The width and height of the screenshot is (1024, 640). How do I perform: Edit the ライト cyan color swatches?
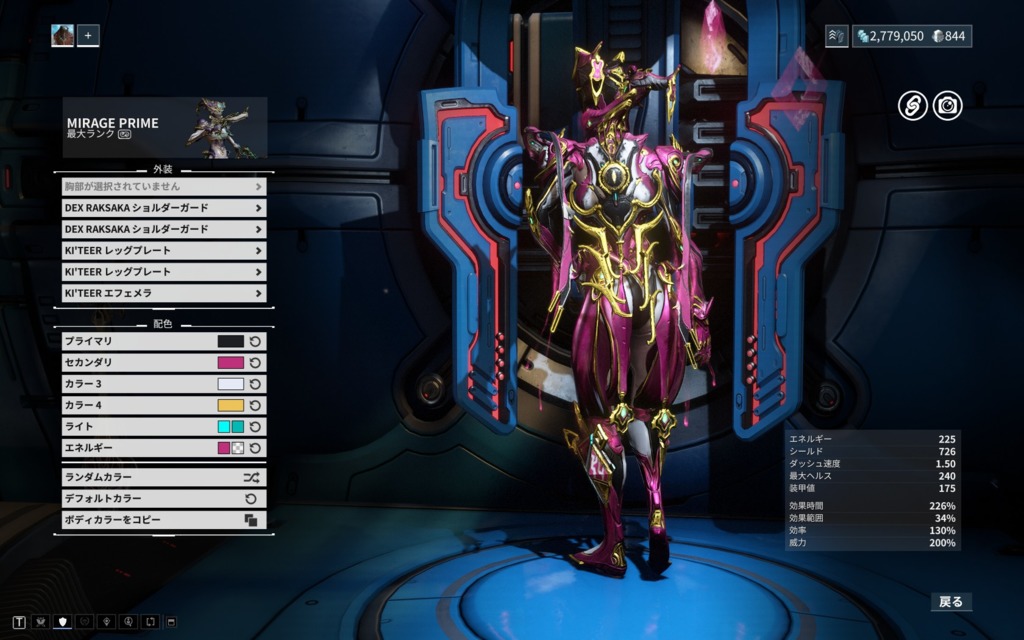[230, 427]
